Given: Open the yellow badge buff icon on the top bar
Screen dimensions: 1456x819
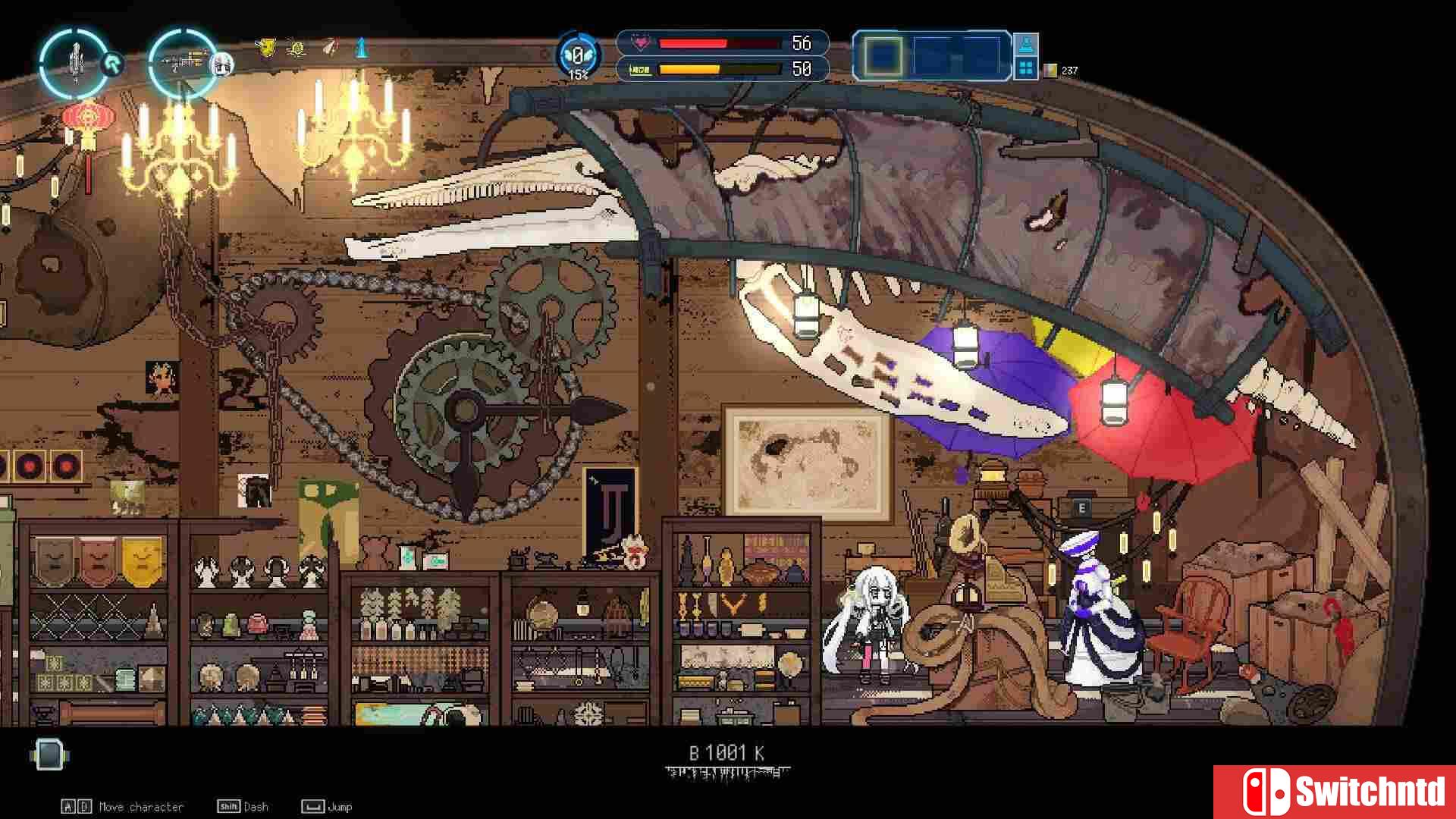Looking at the screenshot, I should click(x=267, y=48).
